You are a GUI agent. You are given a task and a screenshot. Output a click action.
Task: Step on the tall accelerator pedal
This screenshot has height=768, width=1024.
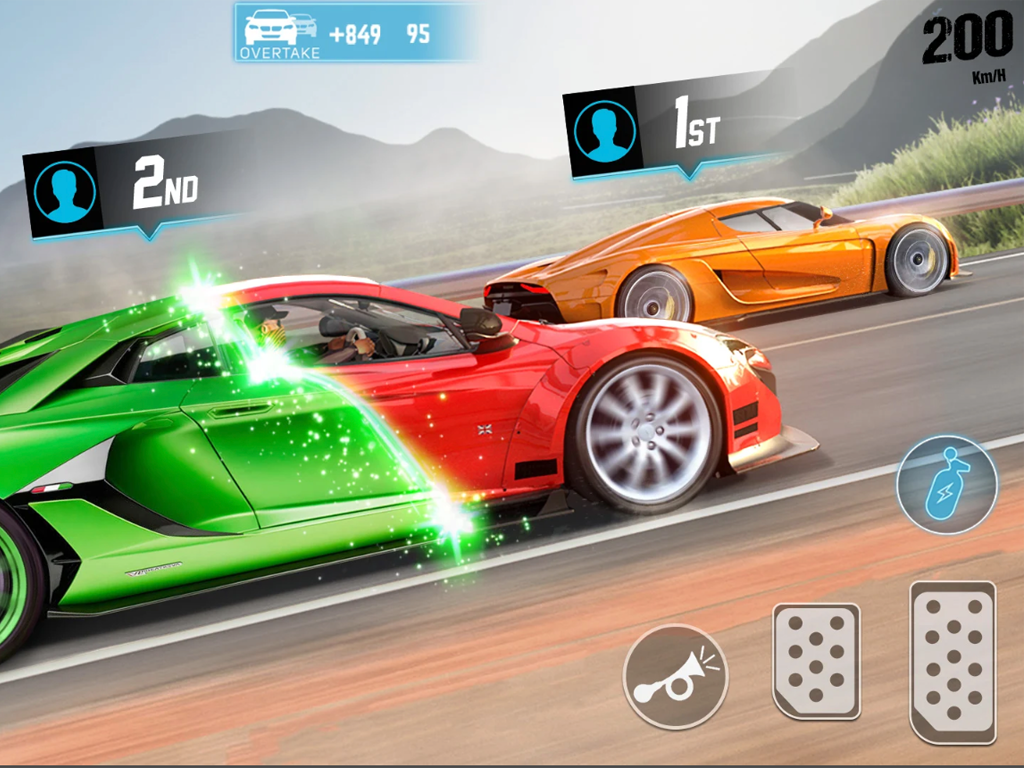pyautogui.click(x=952, y=661)
